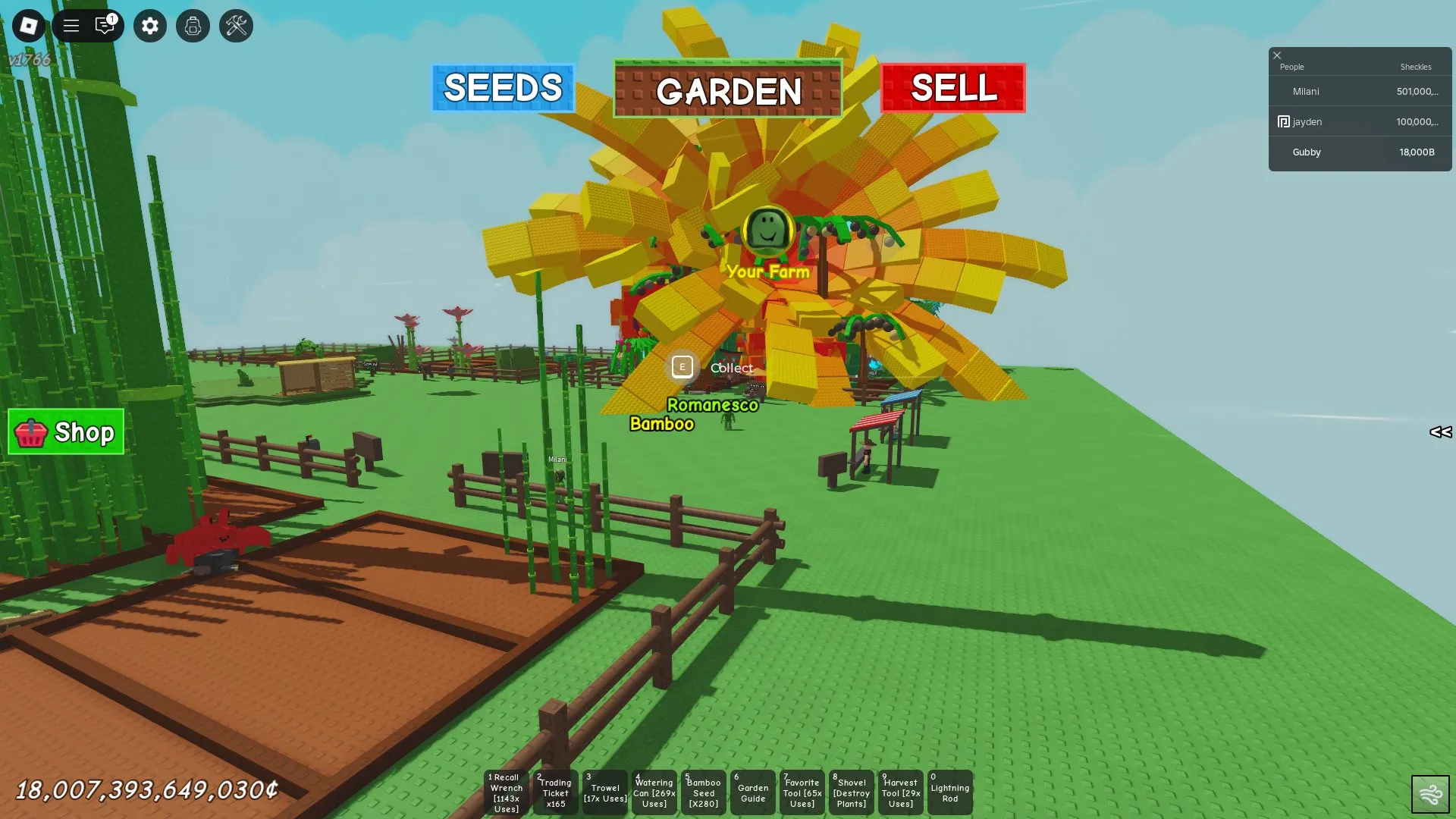Equip the Favorite Tool
1456x819 pixels.
(x=802, y=792)
